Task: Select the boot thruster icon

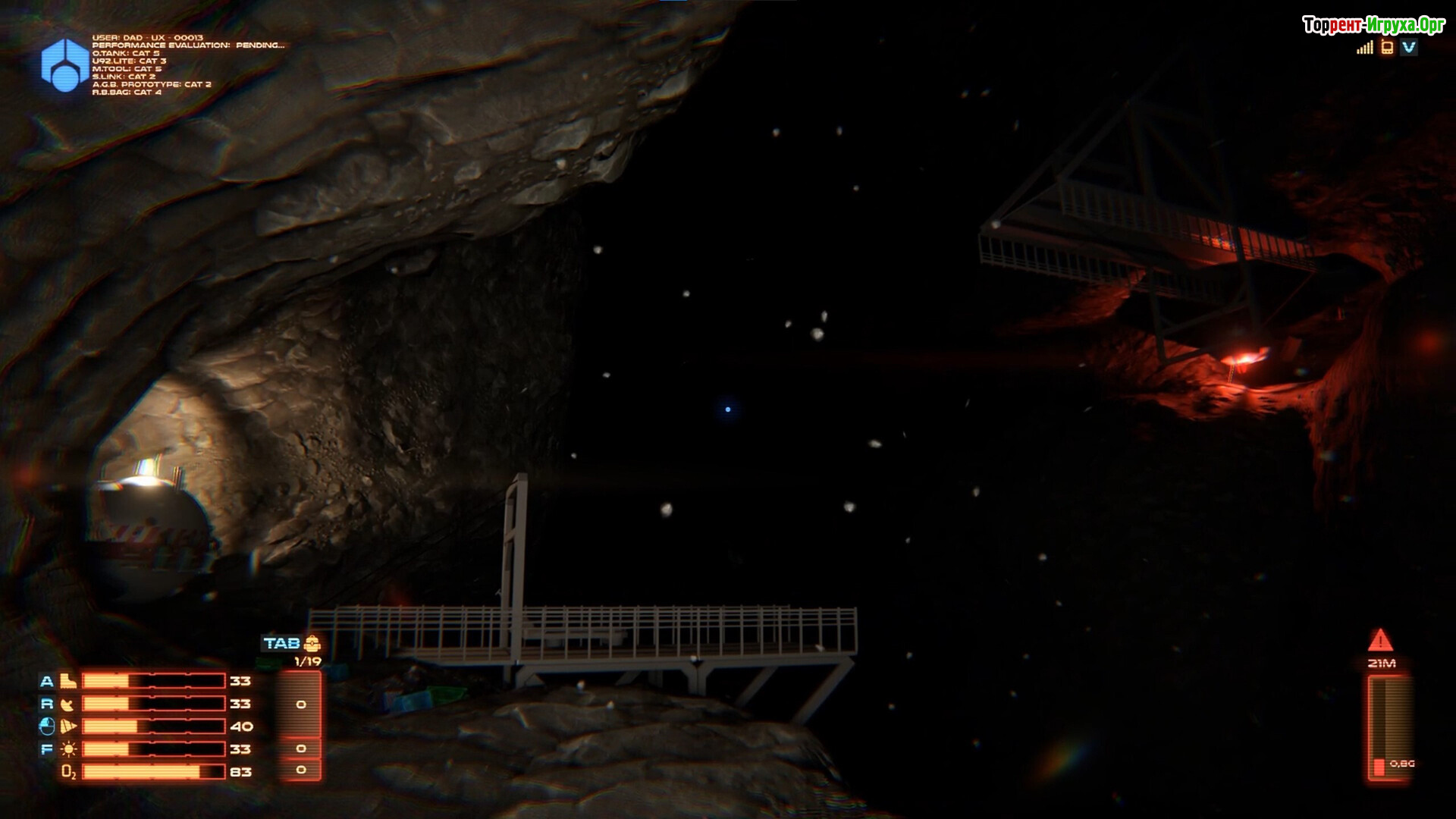Action: pos(68,681)
